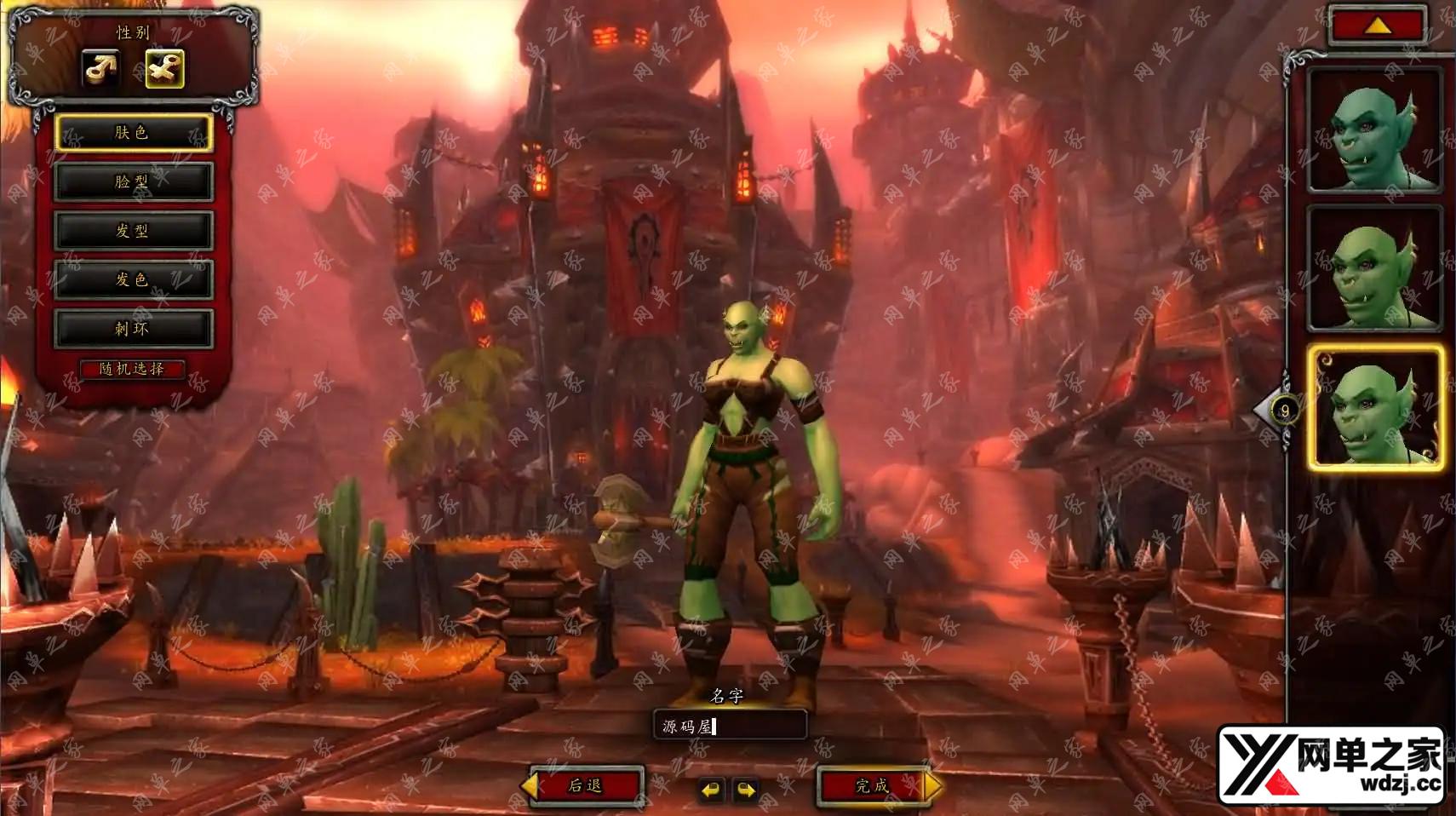Select the 发色 hair color category
This screenshot has width=1456, height=816.
click(133, 279)
